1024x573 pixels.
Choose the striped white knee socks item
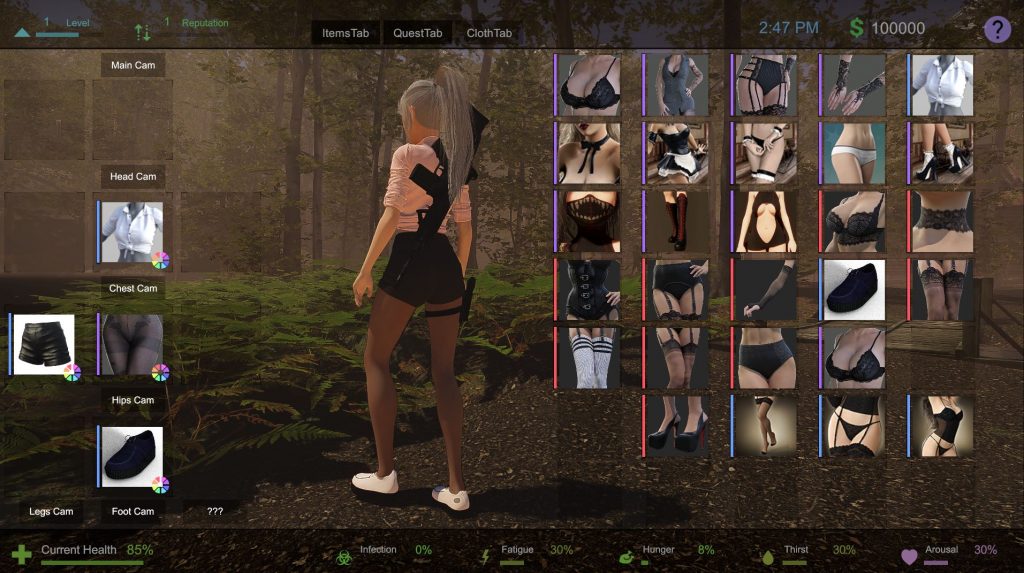588,358
